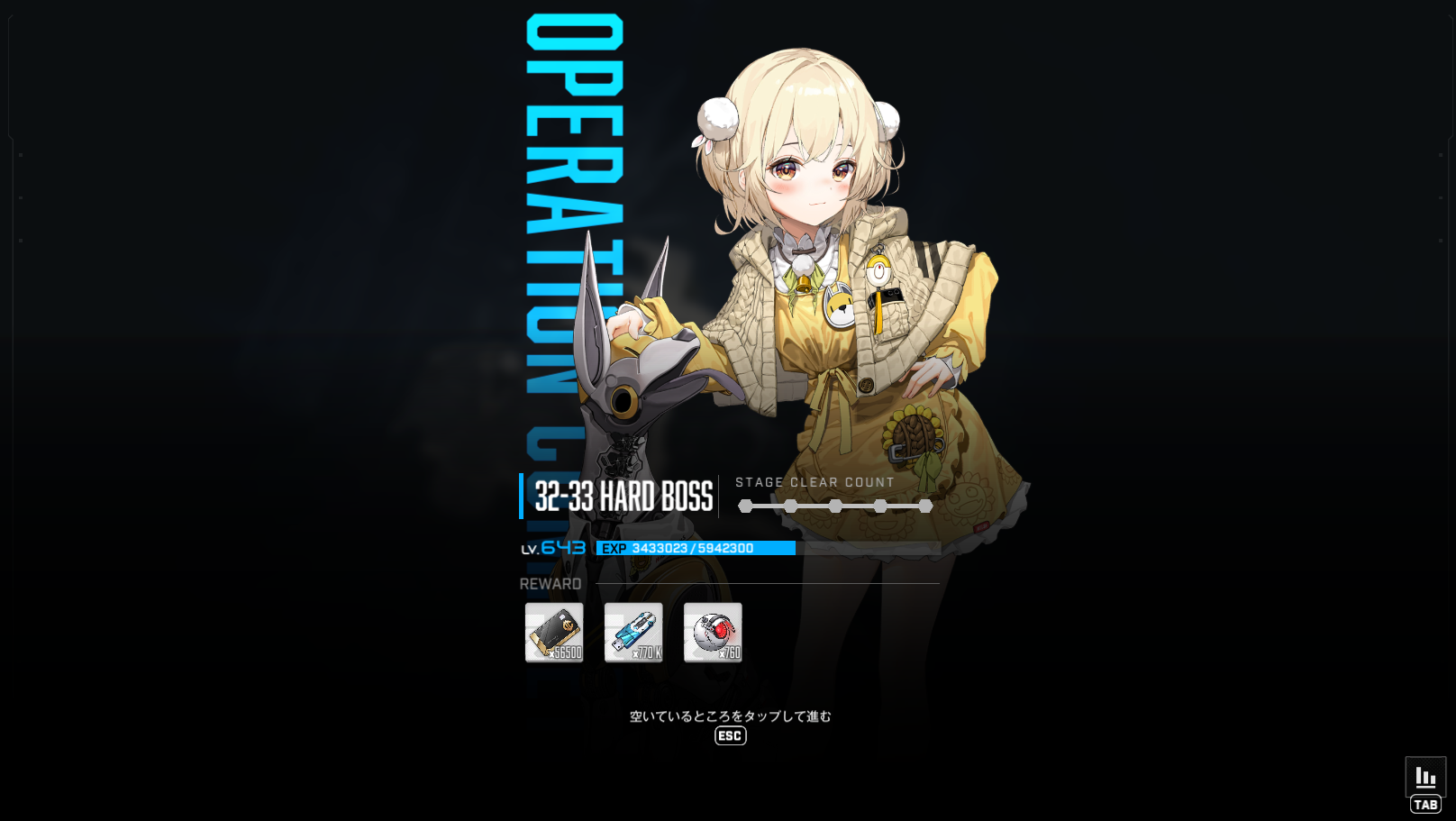Select the credit card reward x56500
The width and height of the screenshot is (1456, 821).
(554, 633)
